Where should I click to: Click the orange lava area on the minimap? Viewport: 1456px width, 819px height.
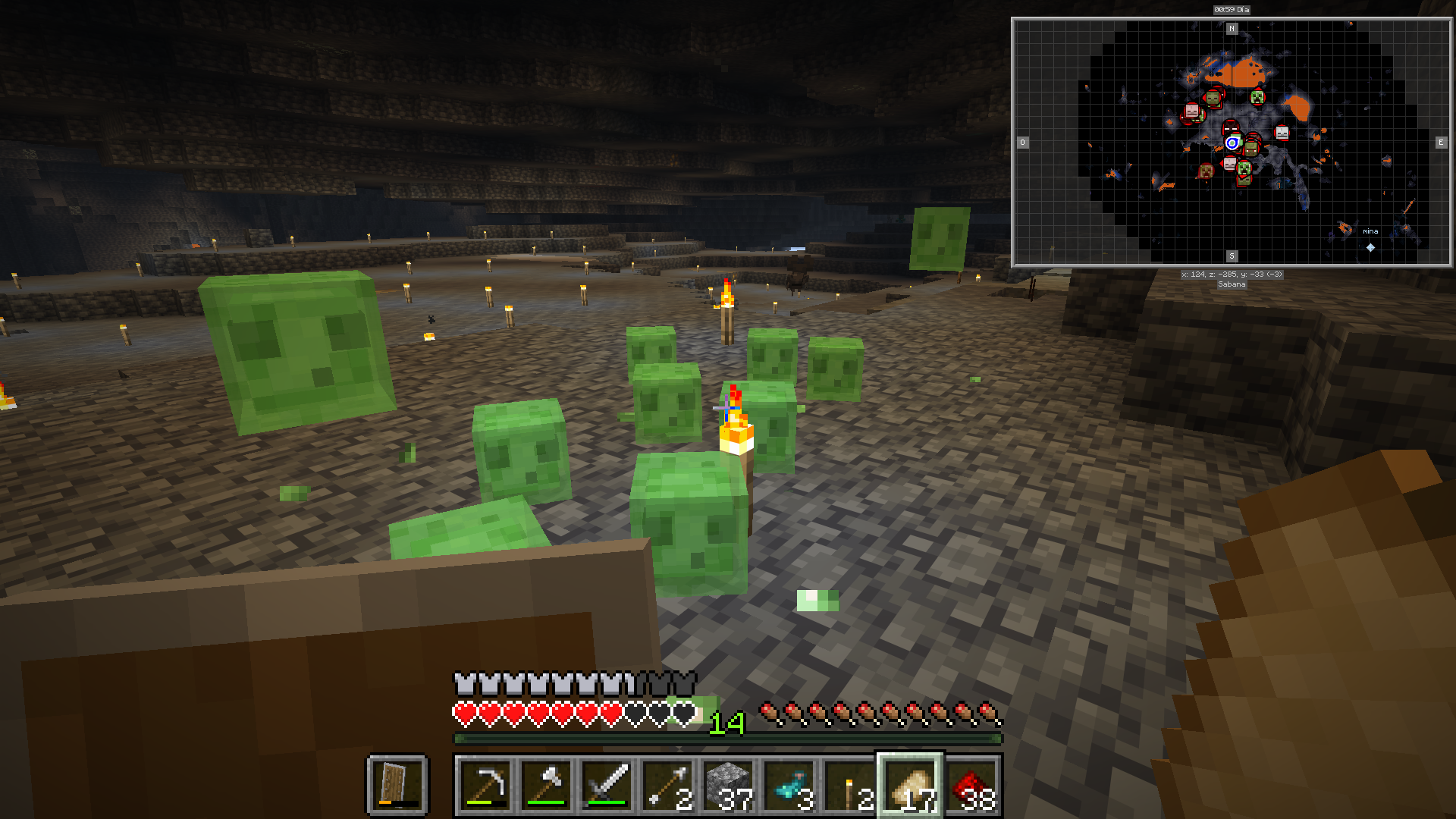pyautogui.click(x=1242, y=73)
